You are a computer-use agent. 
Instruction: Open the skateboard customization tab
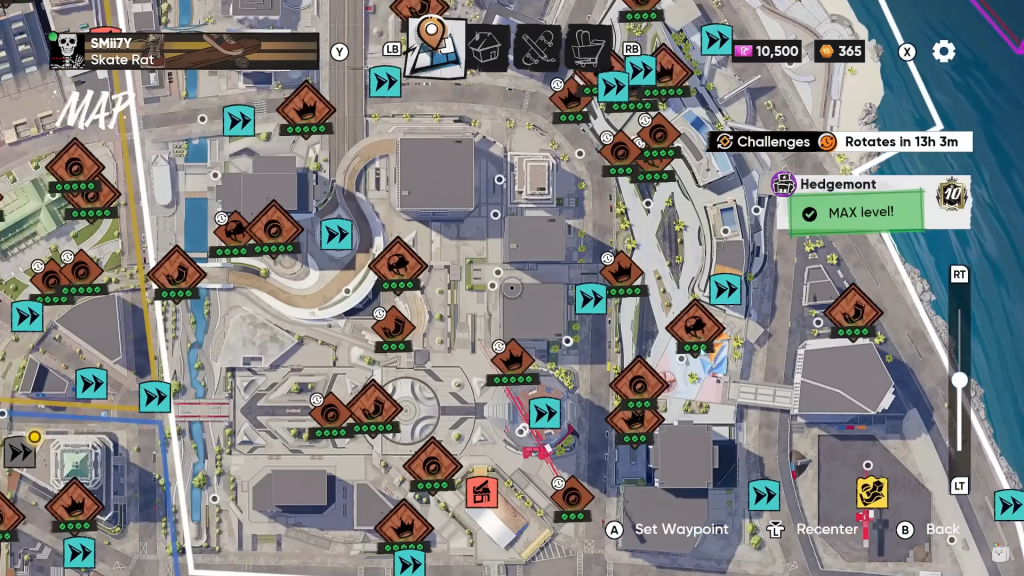tap(537, 47)
